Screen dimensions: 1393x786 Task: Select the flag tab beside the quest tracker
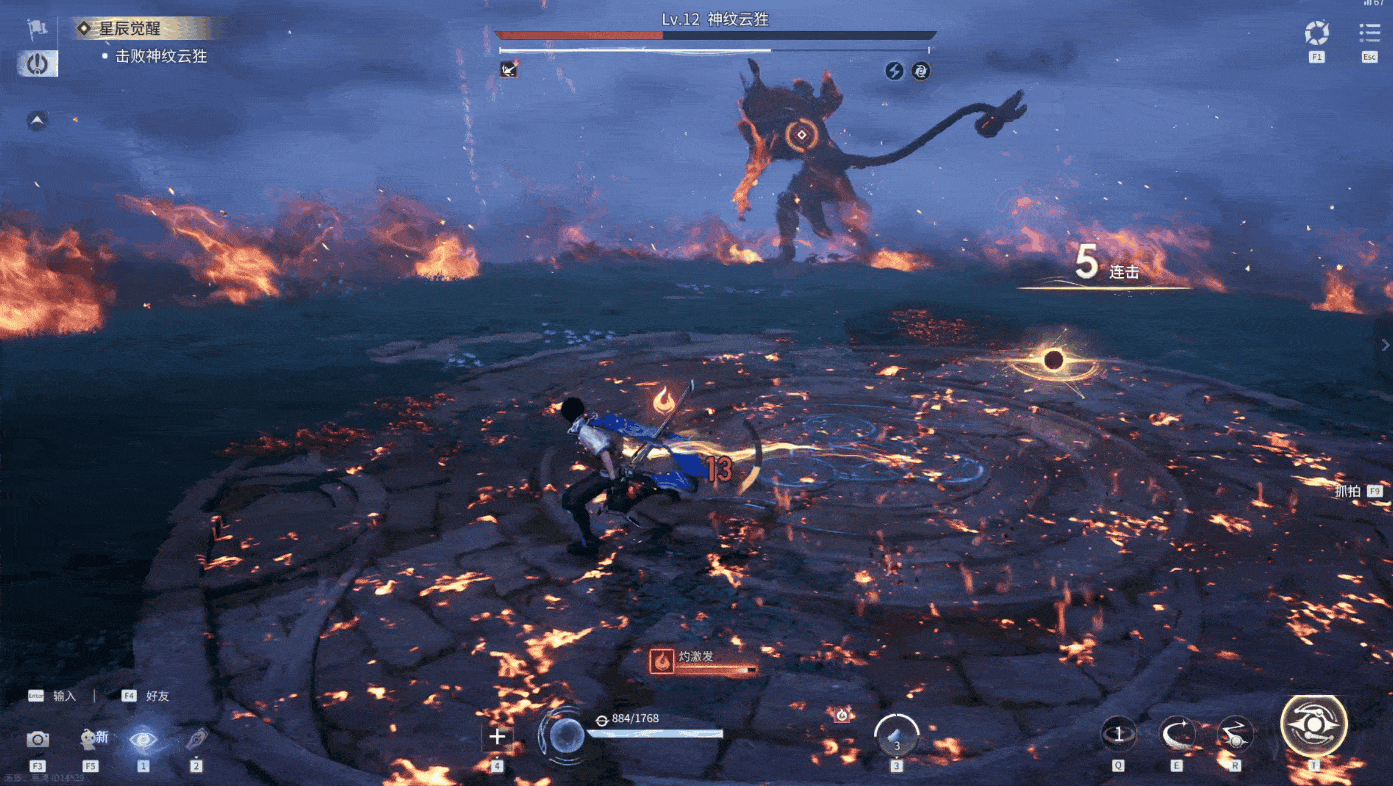point(38,28)
